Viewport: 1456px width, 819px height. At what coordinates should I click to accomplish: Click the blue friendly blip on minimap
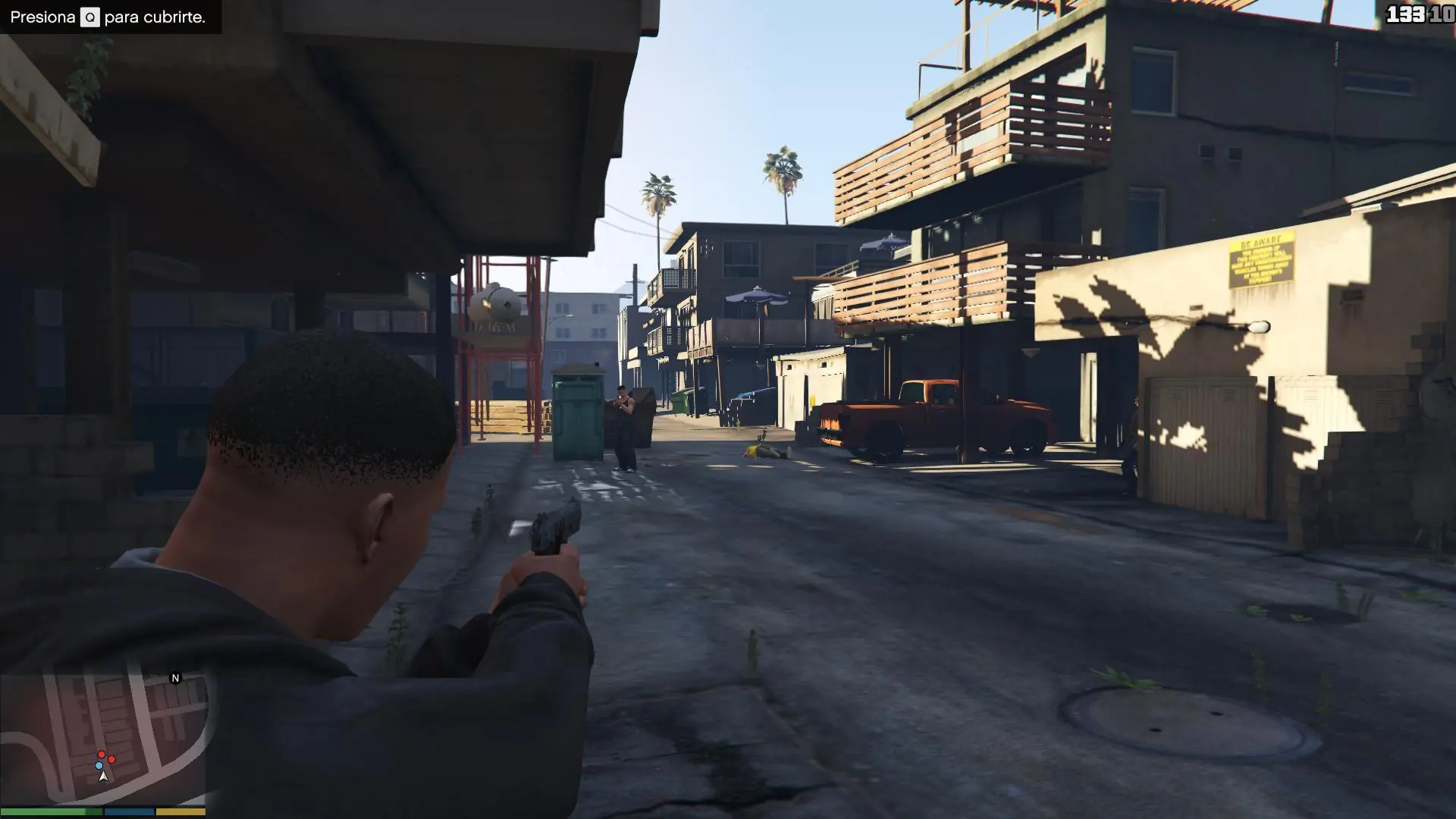pos(99,765)
